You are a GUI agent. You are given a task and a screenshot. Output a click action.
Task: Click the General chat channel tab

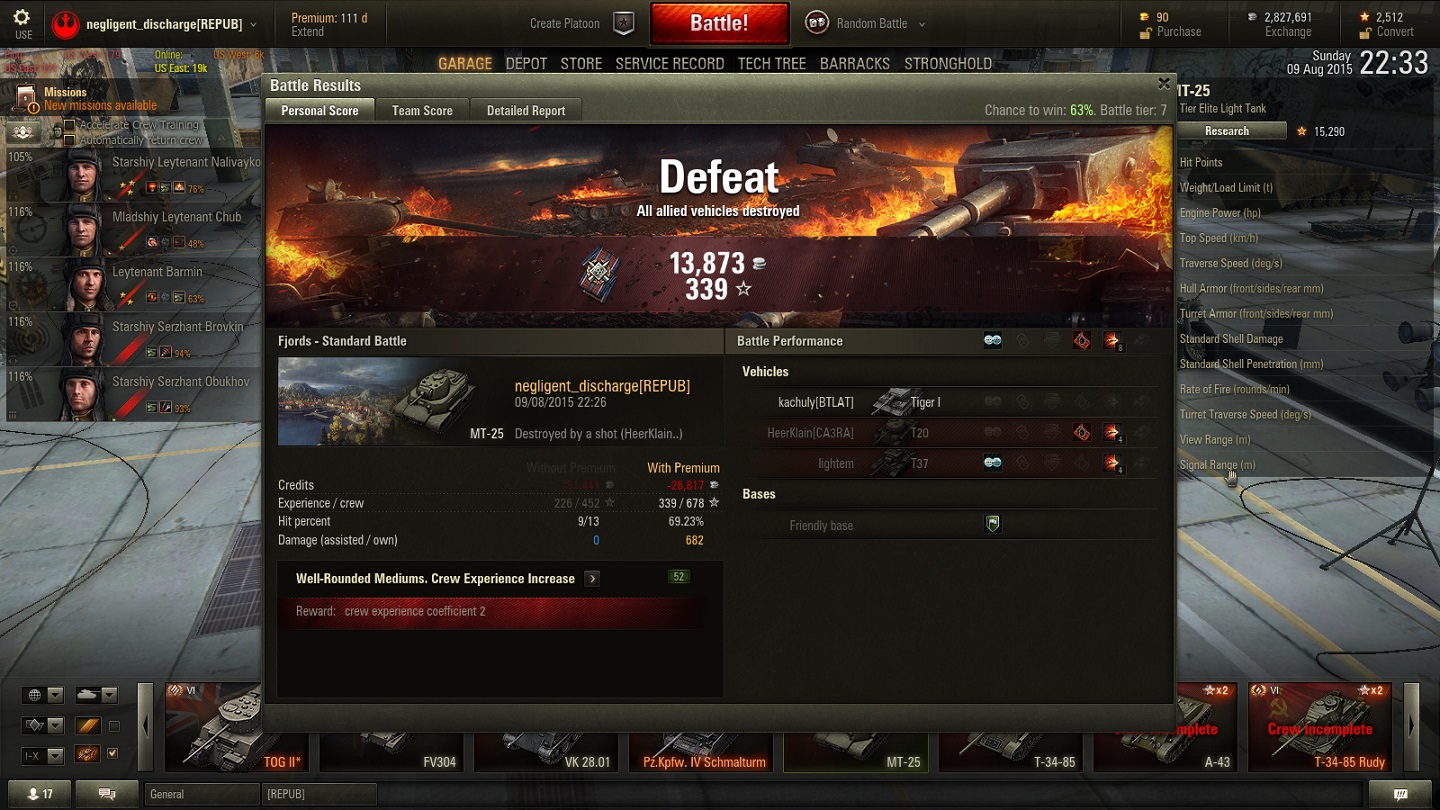point(200,794)
